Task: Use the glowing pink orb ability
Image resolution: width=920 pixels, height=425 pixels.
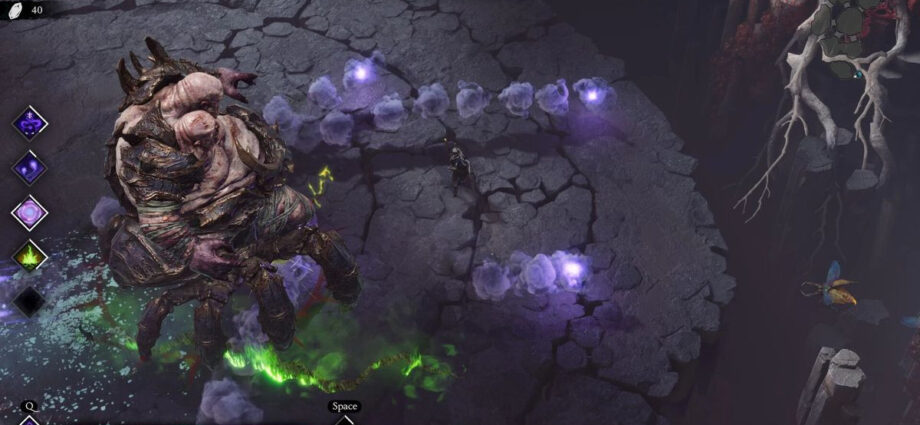Action: point(29,212)
